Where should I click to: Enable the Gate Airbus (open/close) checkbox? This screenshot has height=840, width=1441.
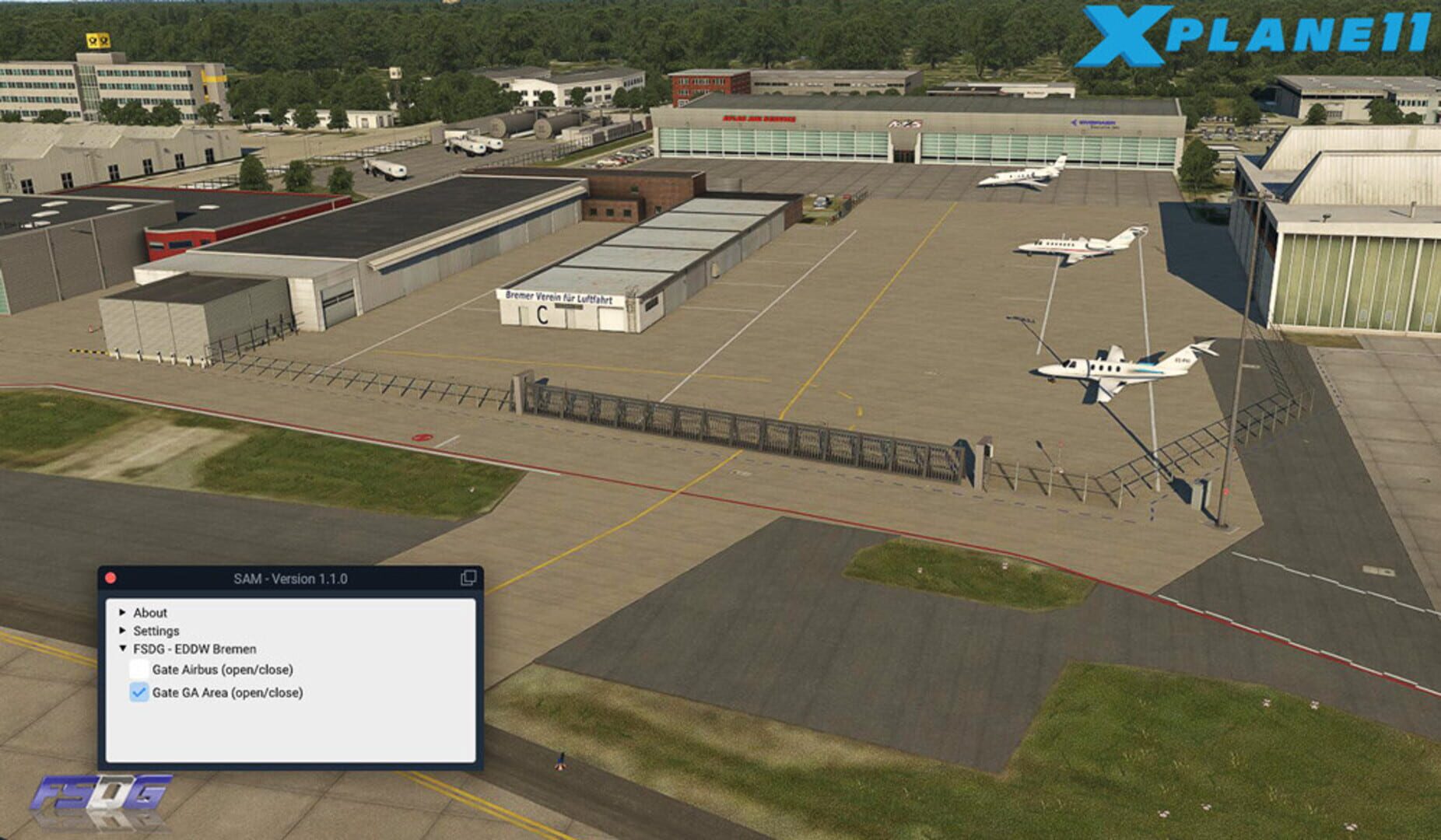tap(139, 667)
